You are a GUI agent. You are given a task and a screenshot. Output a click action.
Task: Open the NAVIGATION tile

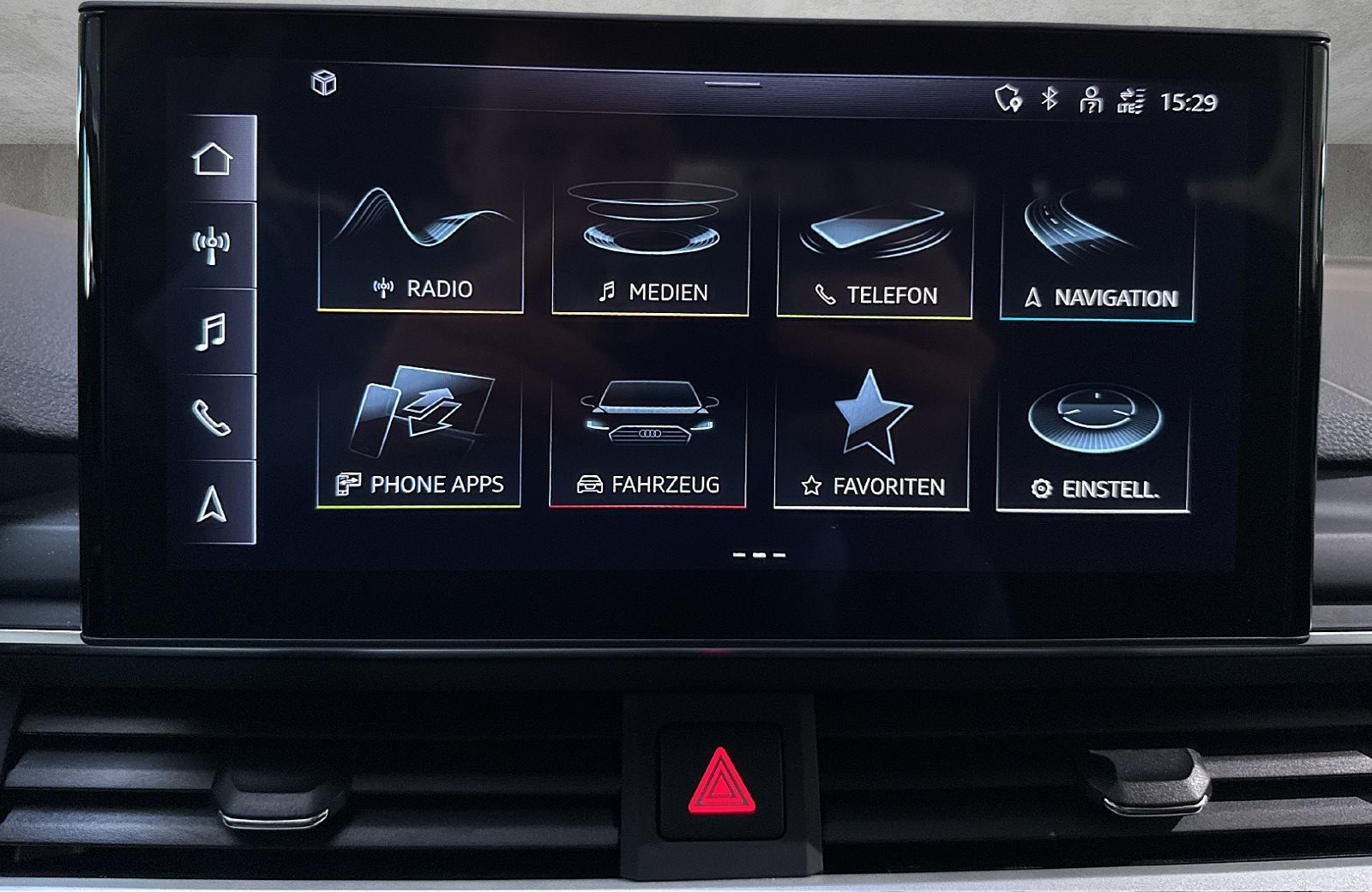(1098, 244)
